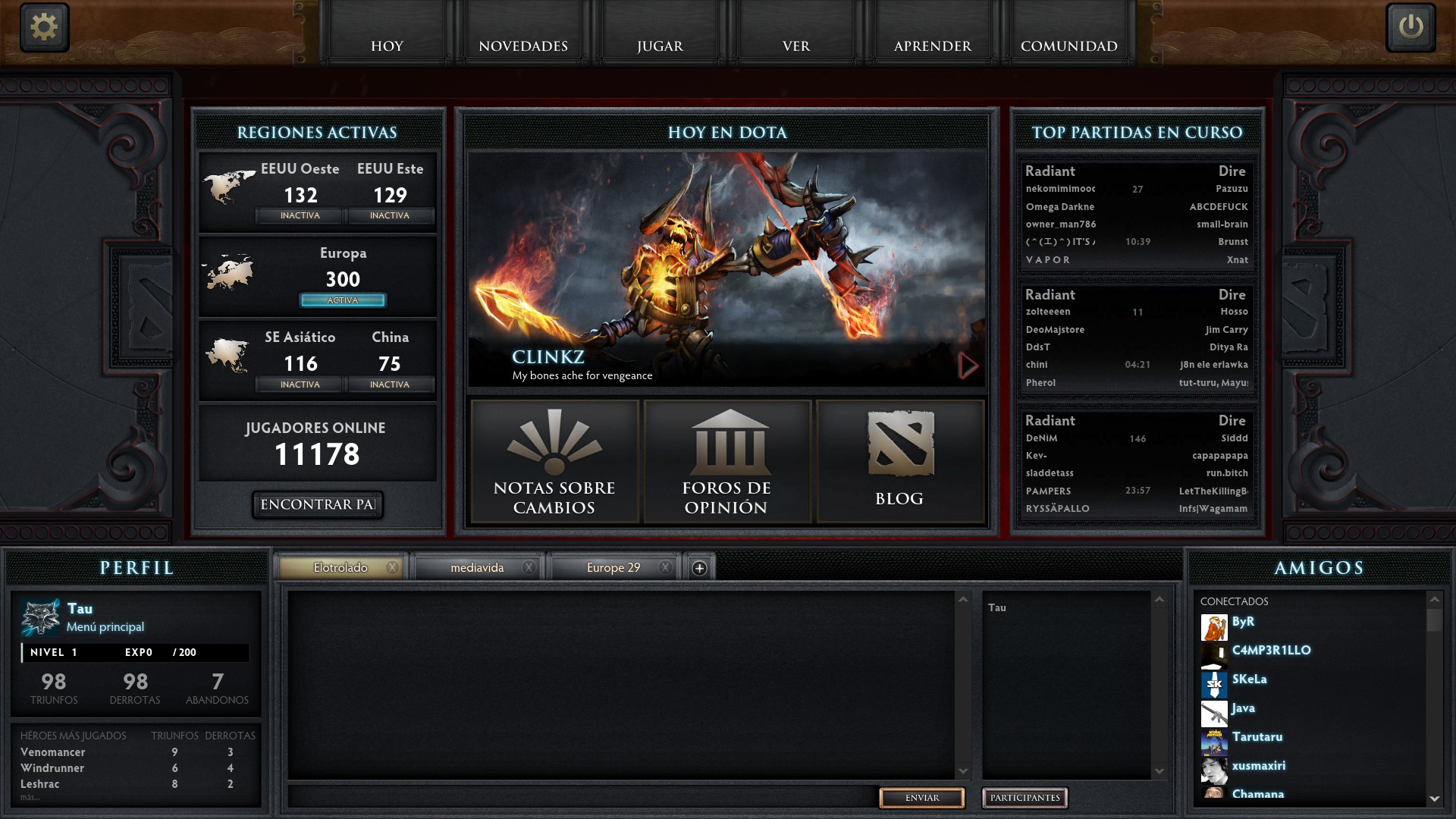Show the COMUNIDAD tab

click(x=1068, y=45)
